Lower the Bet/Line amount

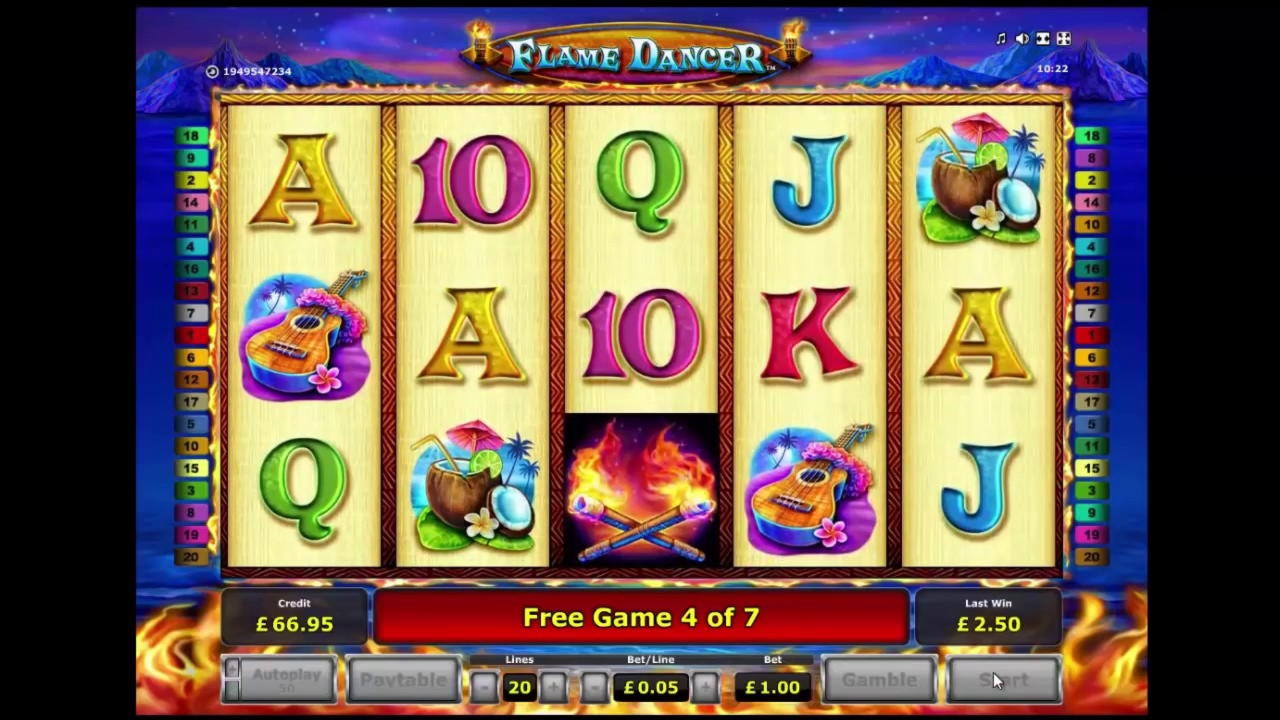(594, 687)
